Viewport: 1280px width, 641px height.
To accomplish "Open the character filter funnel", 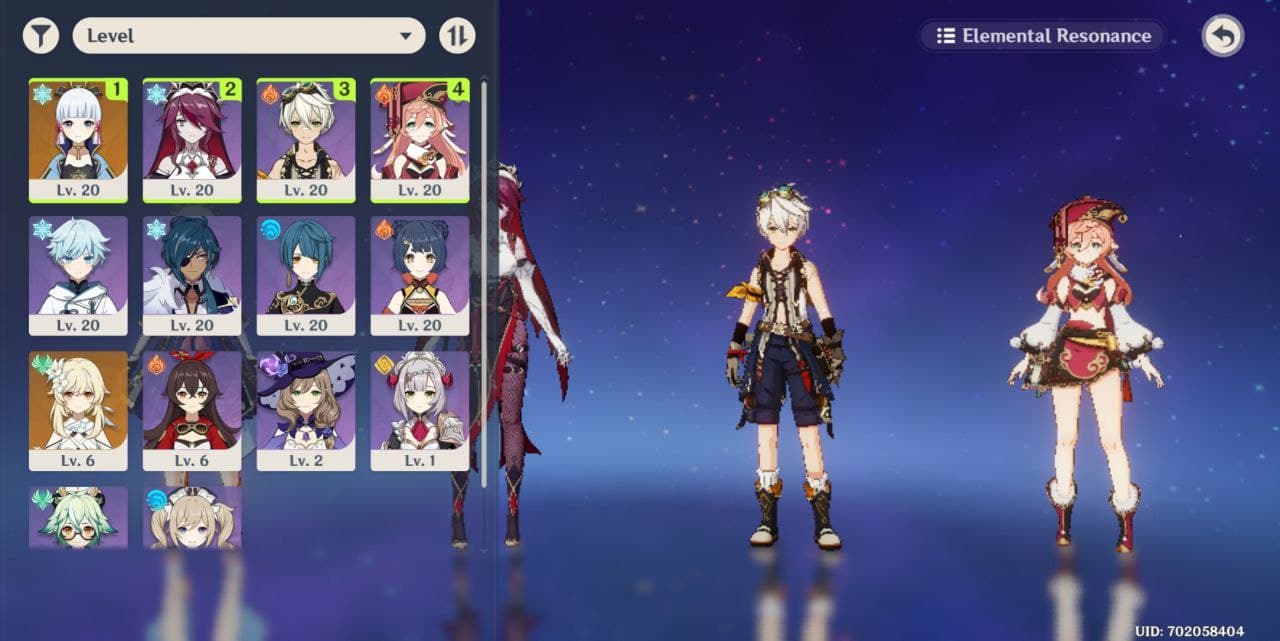I will click(x=41, y=37).
